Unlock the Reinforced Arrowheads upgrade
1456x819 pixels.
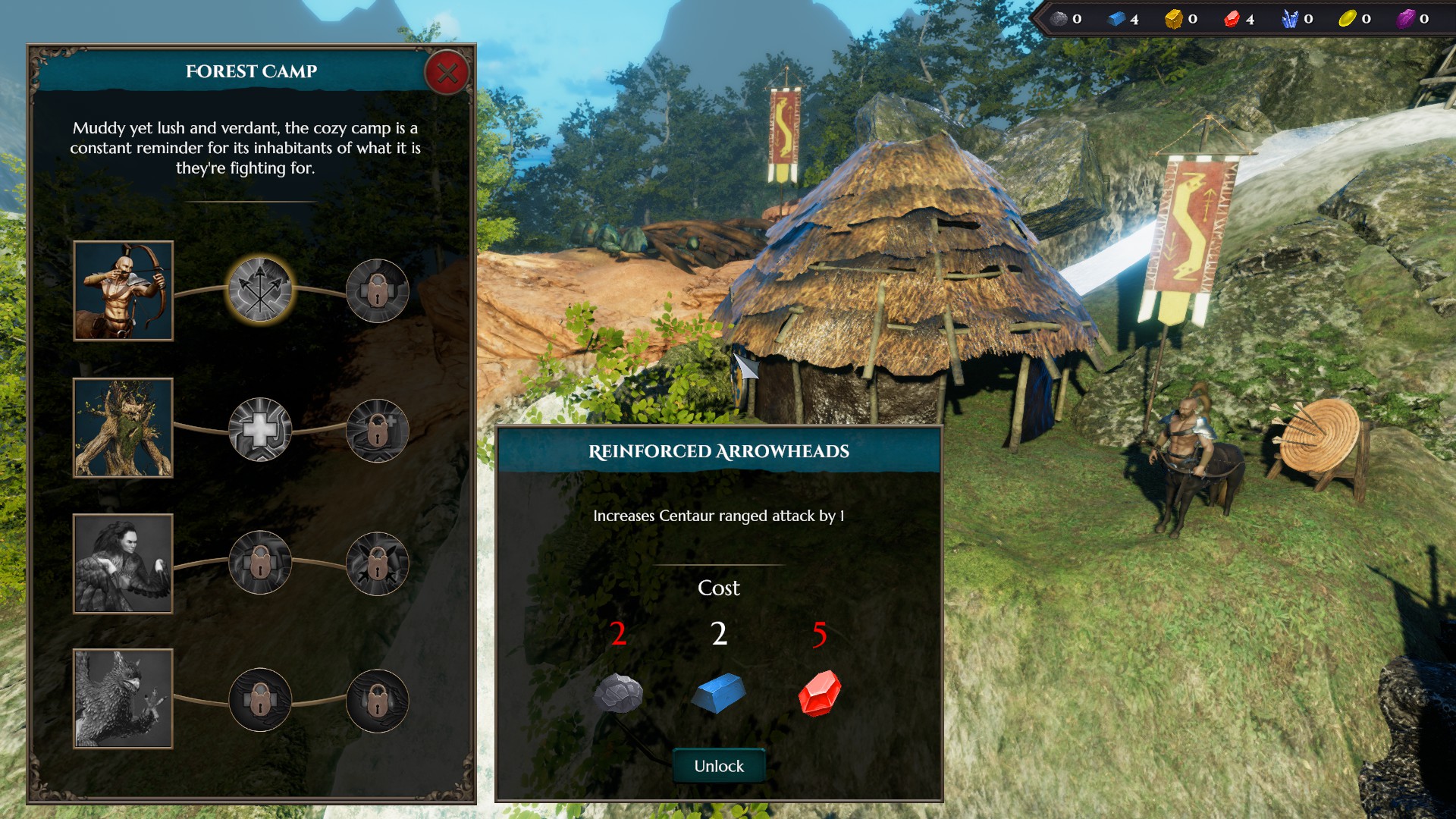pyautogui.click(x=718, y=766)
